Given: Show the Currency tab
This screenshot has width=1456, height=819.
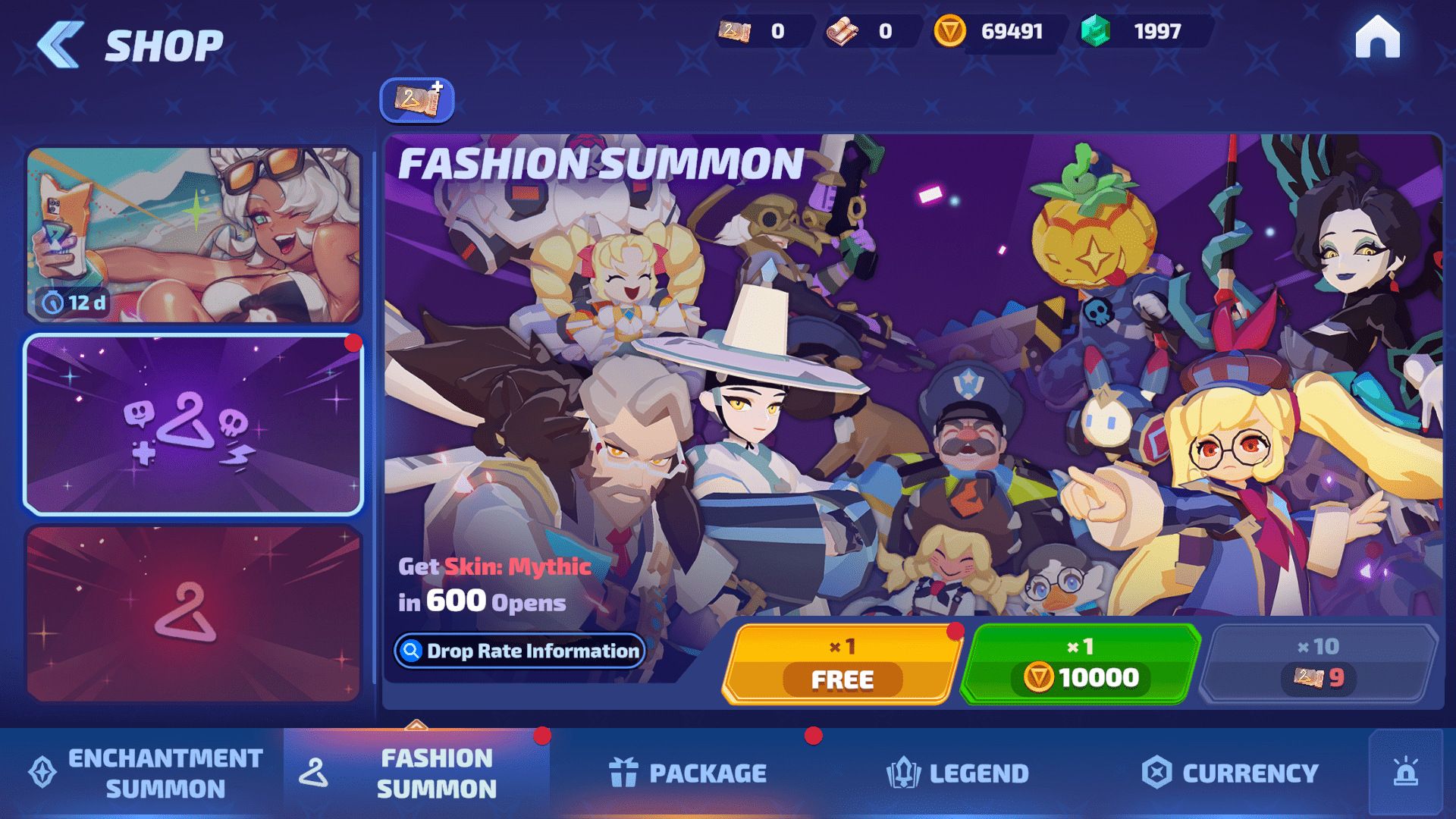Looking at the screenshot, I should 1230,773.
